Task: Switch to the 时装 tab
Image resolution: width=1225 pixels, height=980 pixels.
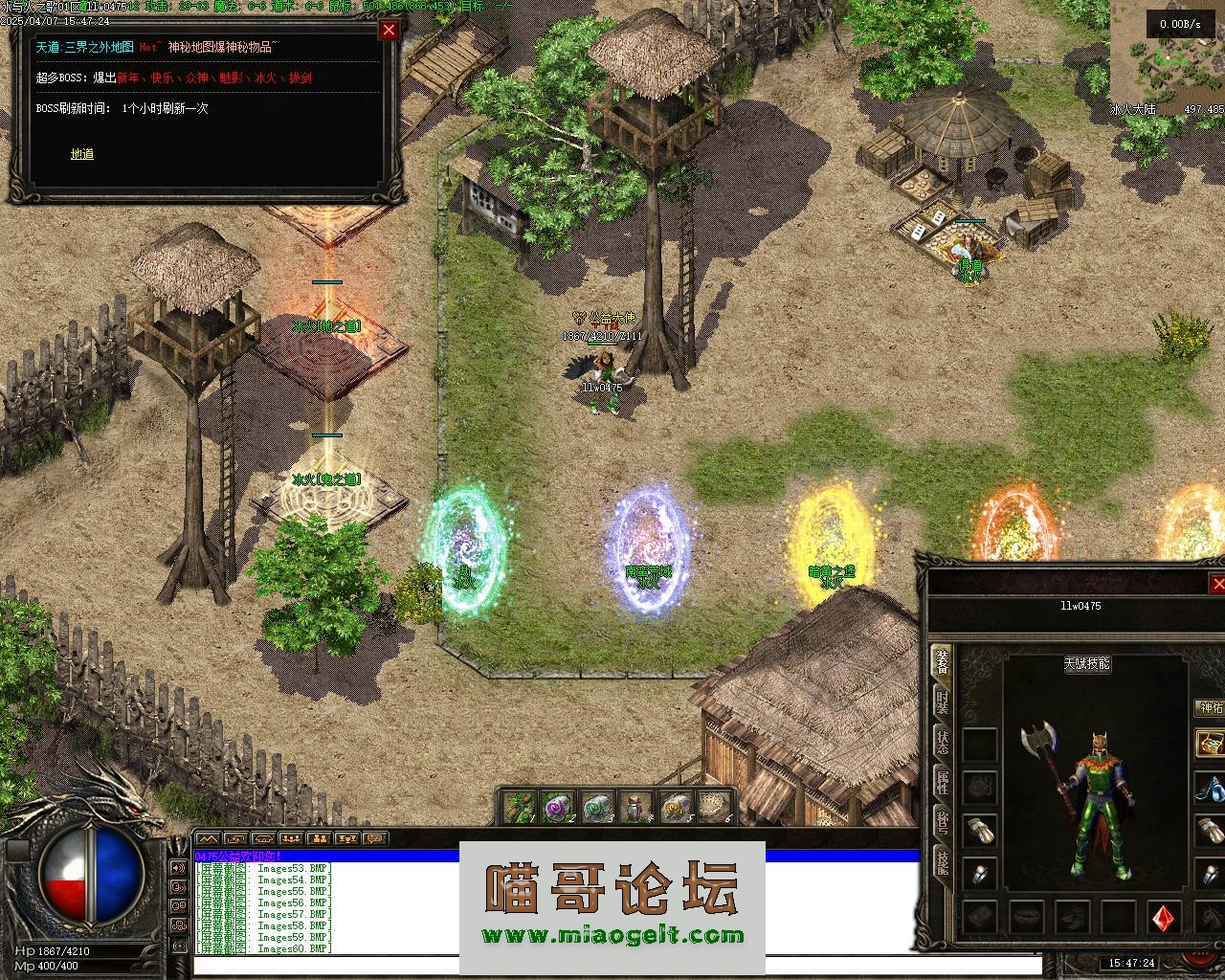Action: 943,703
